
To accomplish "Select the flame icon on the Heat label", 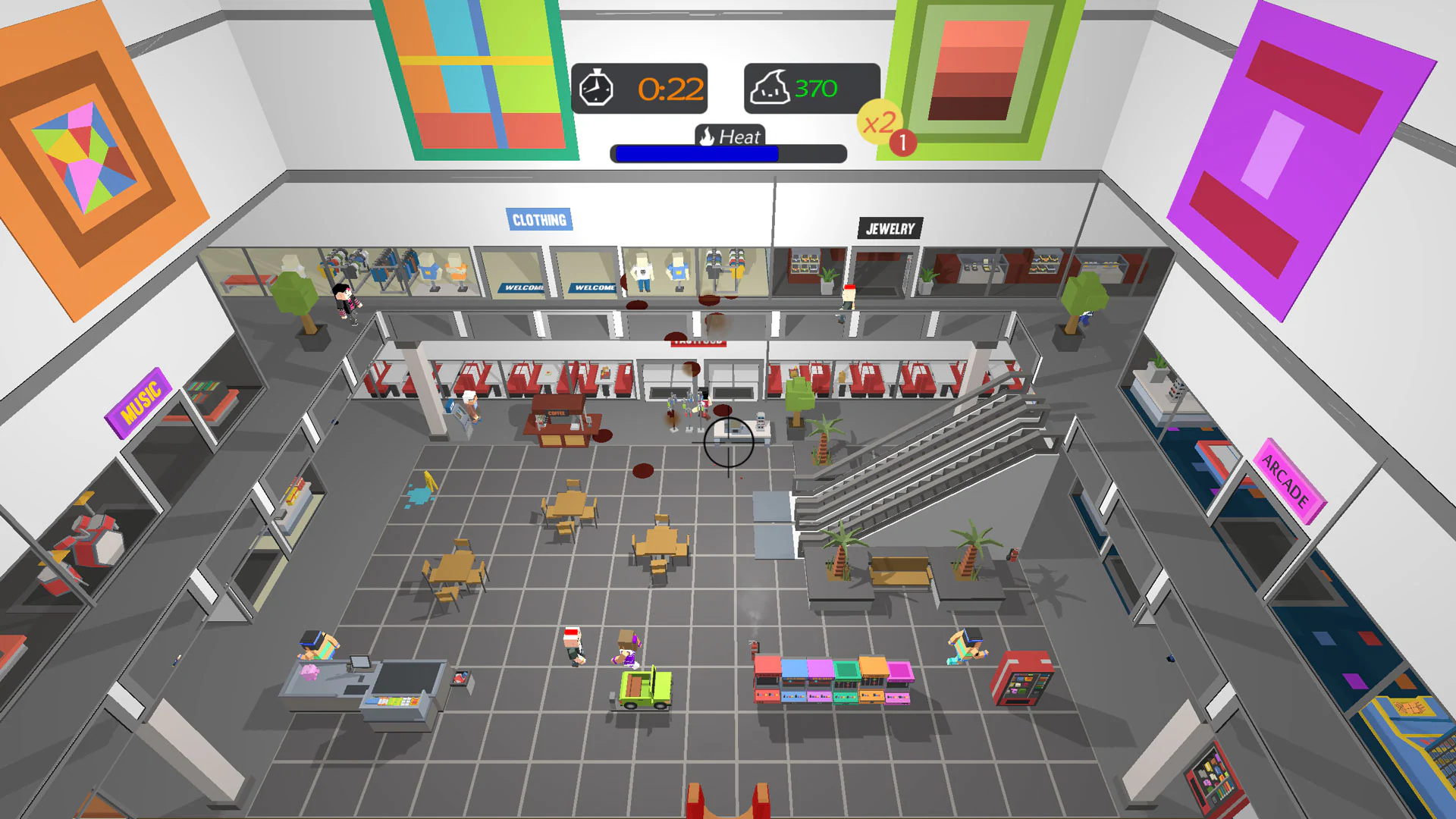I will [707, 136].
